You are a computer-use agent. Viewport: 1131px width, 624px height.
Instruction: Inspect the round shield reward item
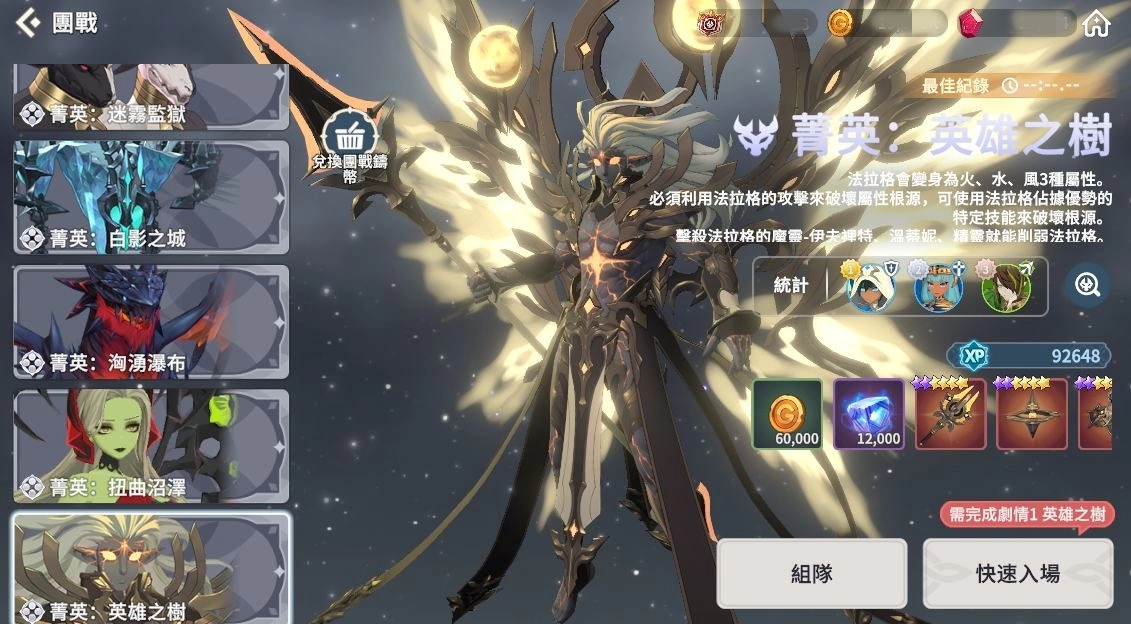[1031, 413]
